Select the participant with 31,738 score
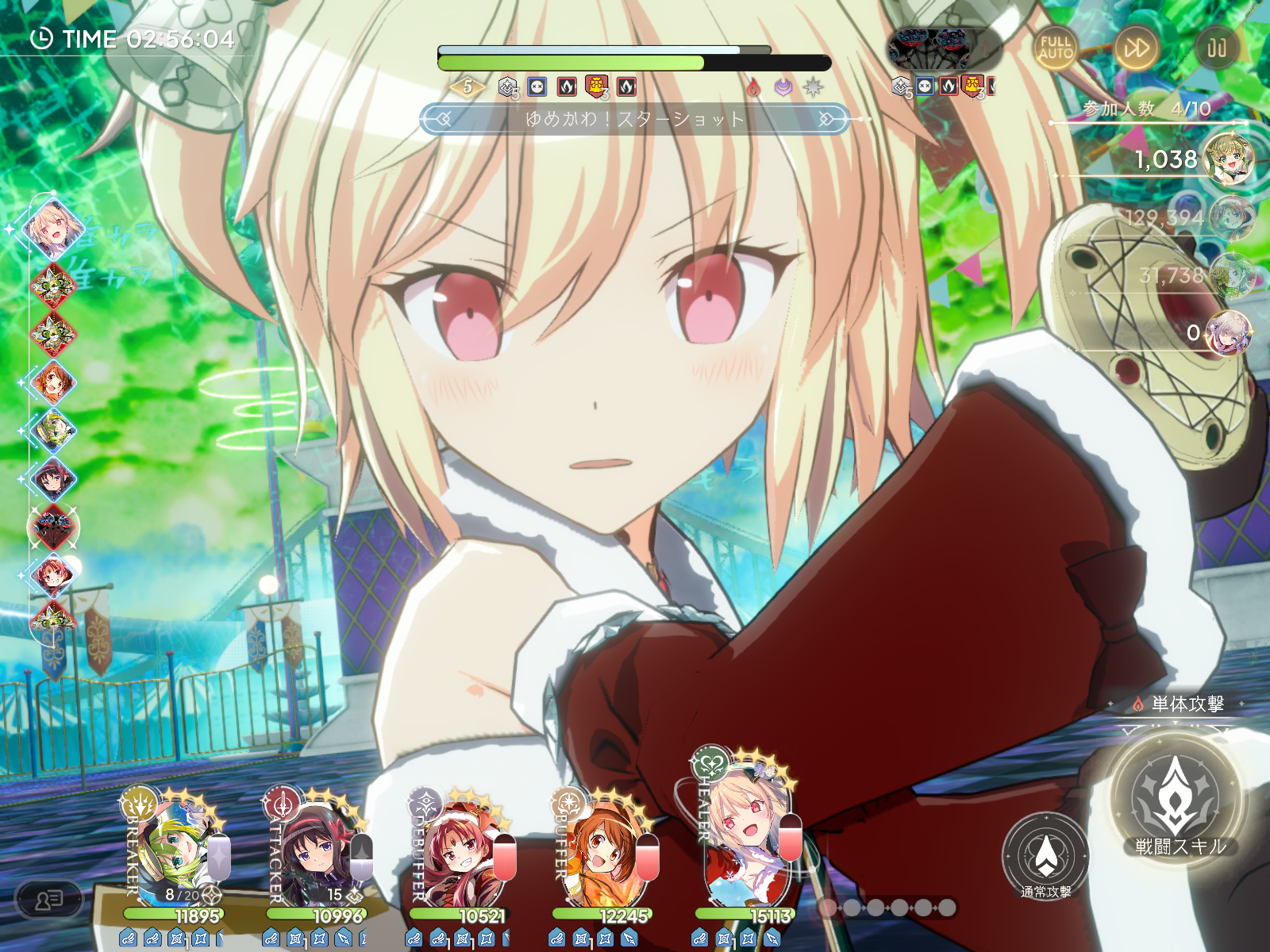 tap(1230, 275)
